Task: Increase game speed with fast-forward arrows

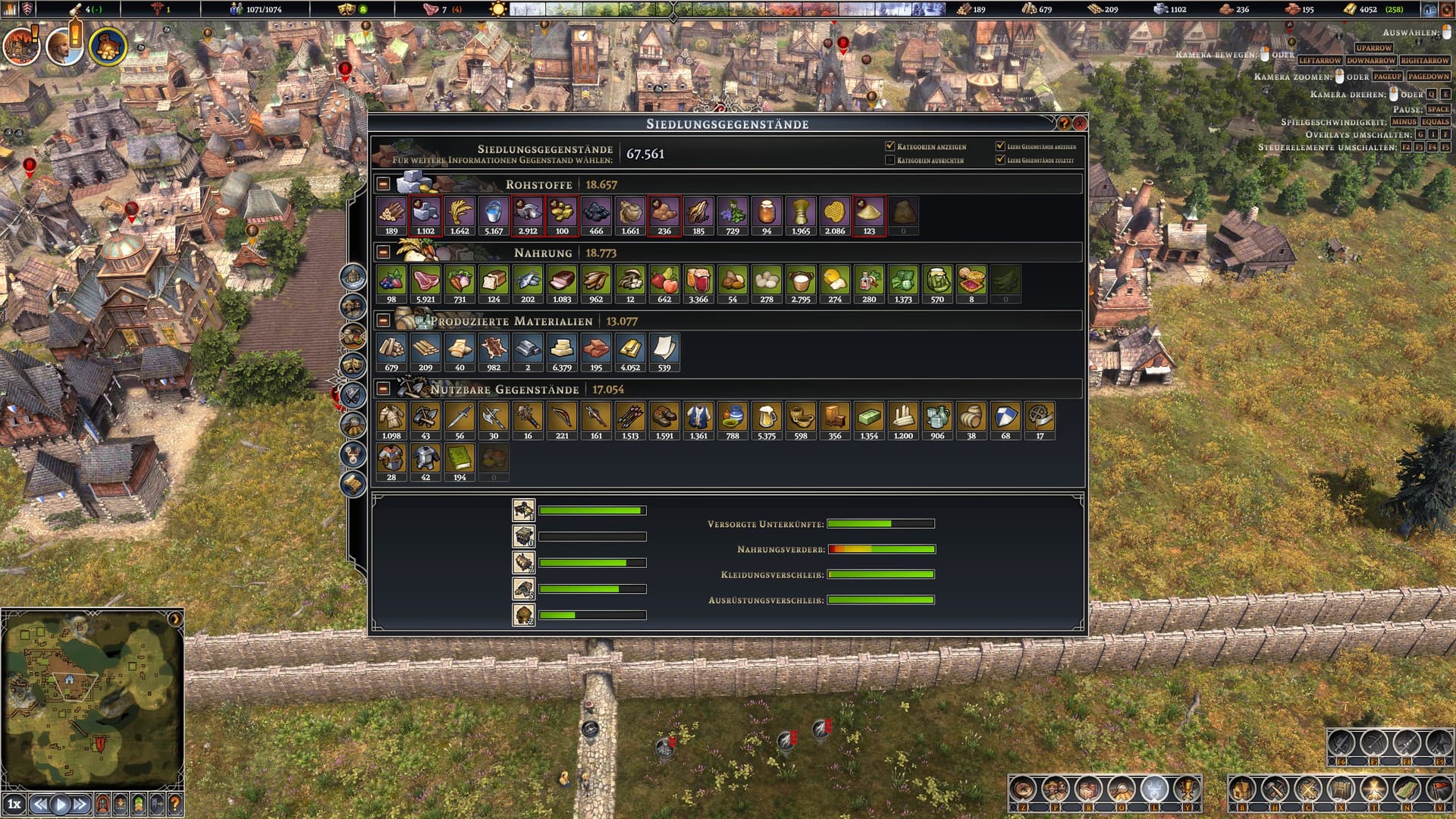Action: (x=80, y=804)
